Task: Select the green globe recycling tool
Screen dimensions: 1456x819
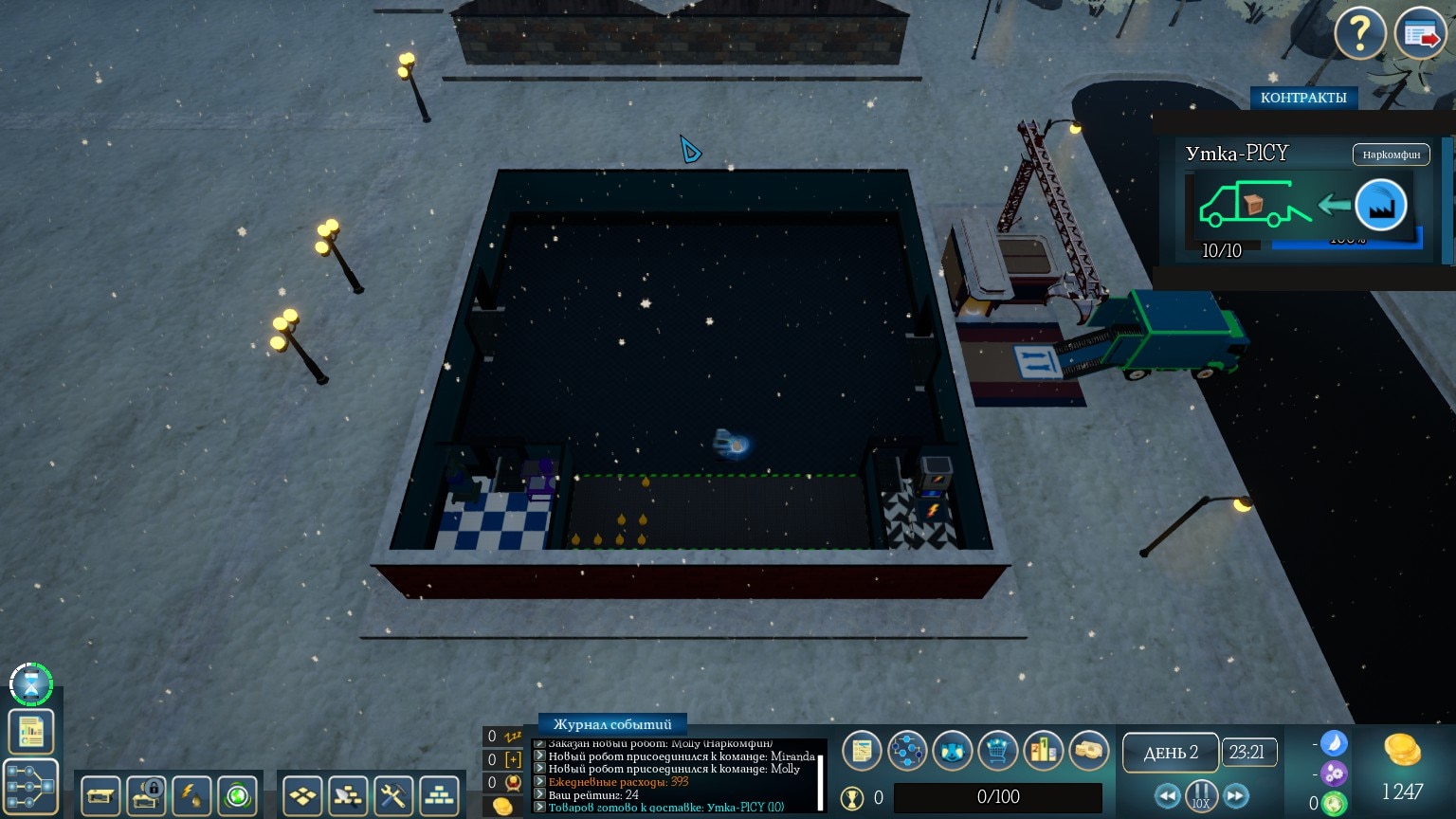Action: point(238,796)
